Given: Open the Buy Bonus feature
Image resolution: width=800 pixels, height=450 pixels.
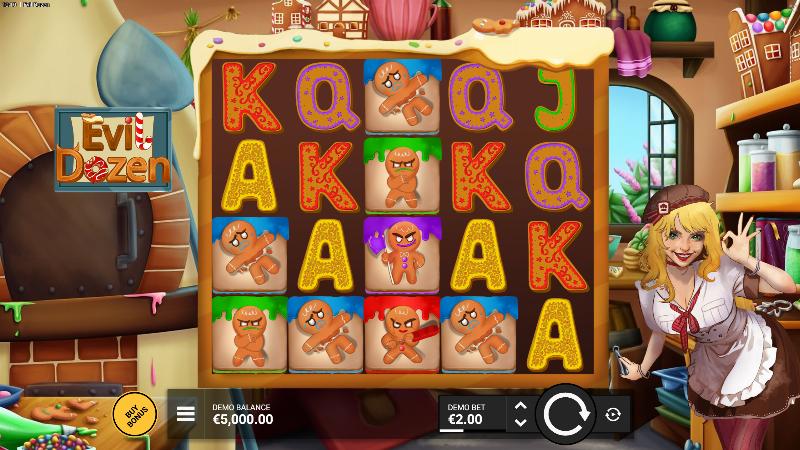Looking at the screenshot, I should click(134, 413).
